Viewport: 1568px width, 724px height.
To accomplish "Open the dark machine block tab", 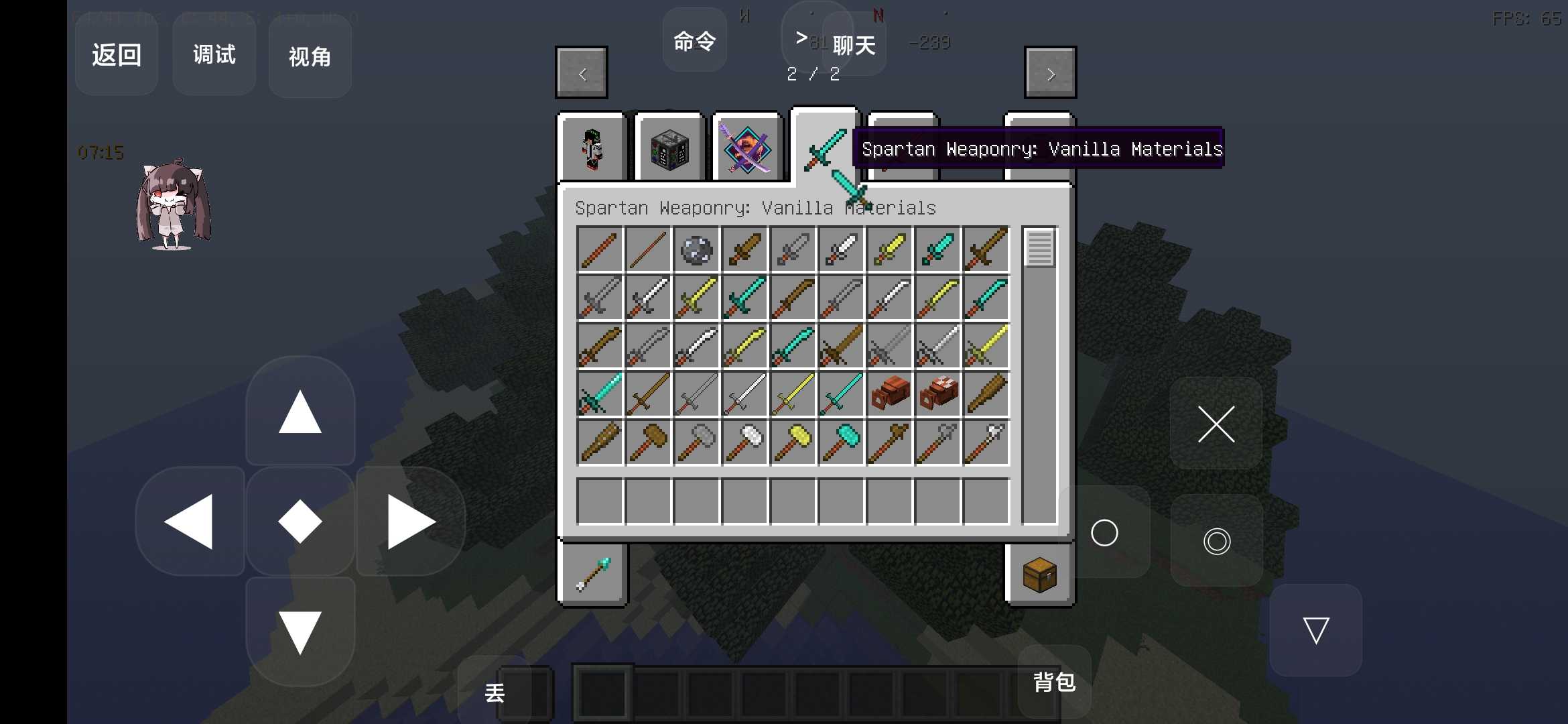I will point(669,149).
